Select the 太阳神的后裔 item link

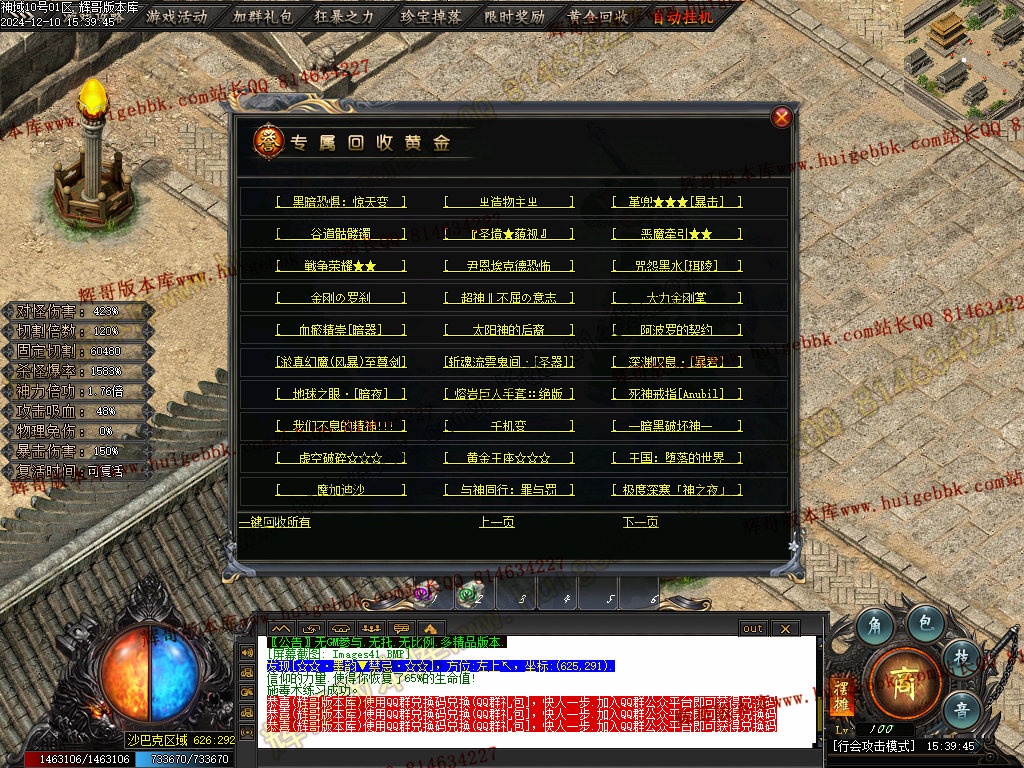[x=509, y=330]
